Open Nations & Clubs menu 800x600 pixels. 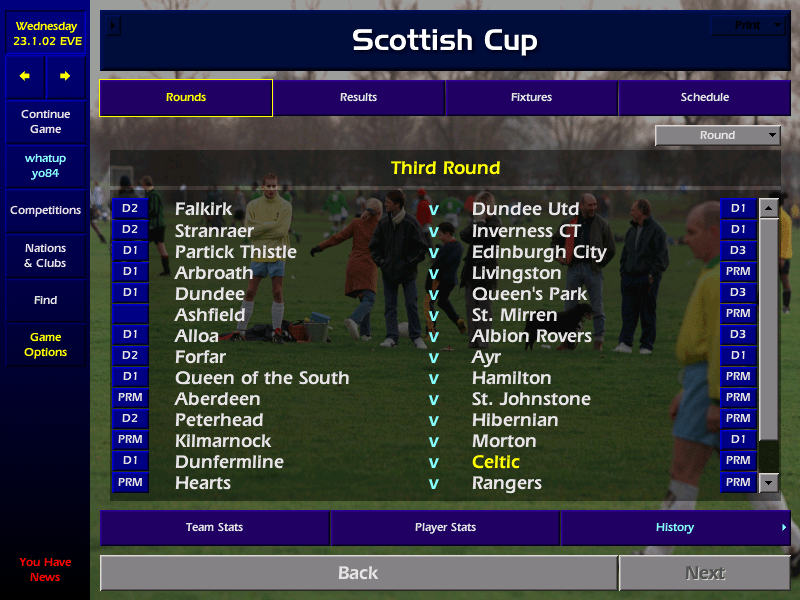(x=45, y=256)
